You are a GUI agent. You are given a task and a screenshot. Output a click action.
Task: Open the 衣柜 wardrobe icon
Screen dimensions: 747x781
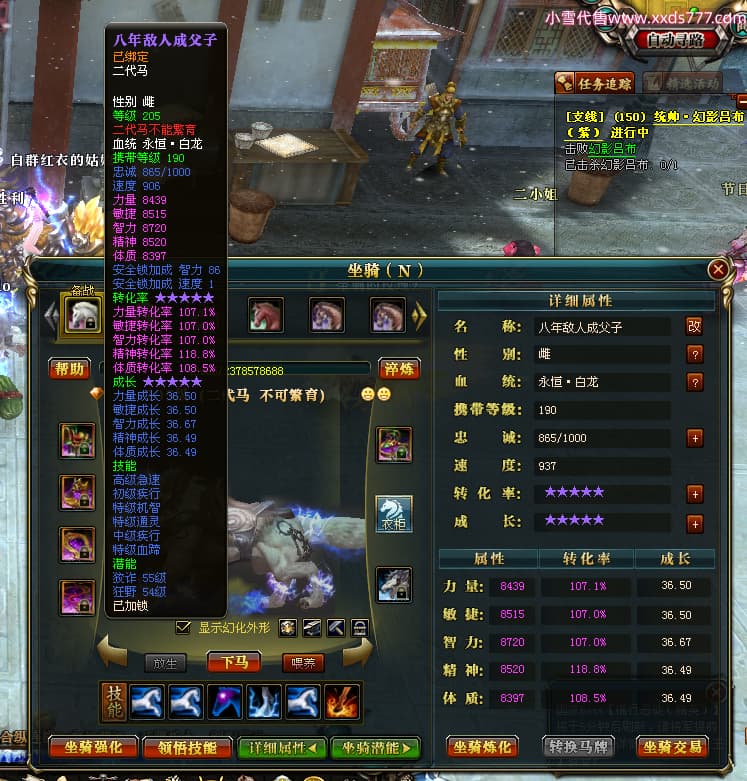[x=393, y=513]
